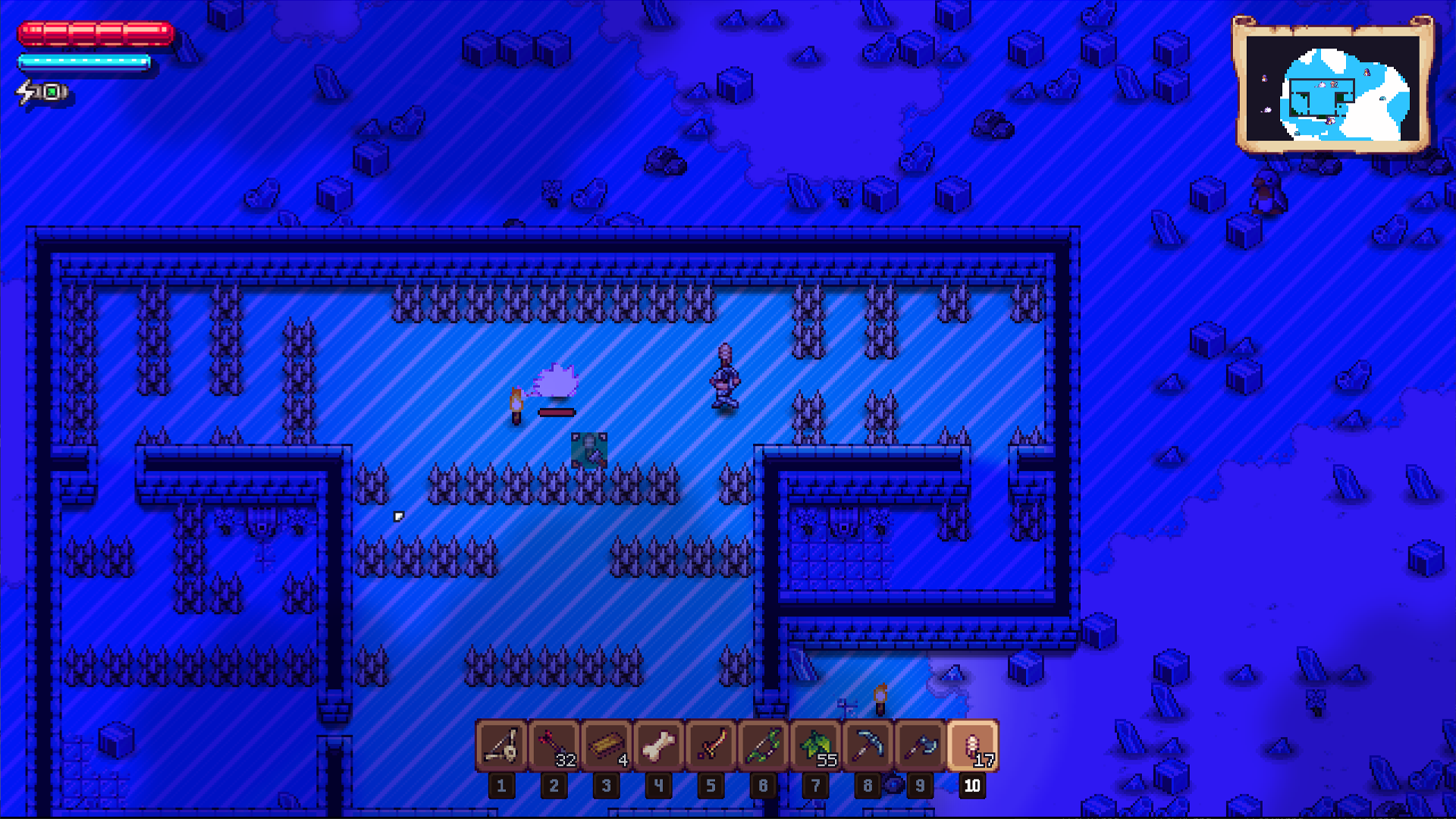The image size is (1456, 819).
Task: Equip the flaming sword in slot 5
Action: [711, 747]
